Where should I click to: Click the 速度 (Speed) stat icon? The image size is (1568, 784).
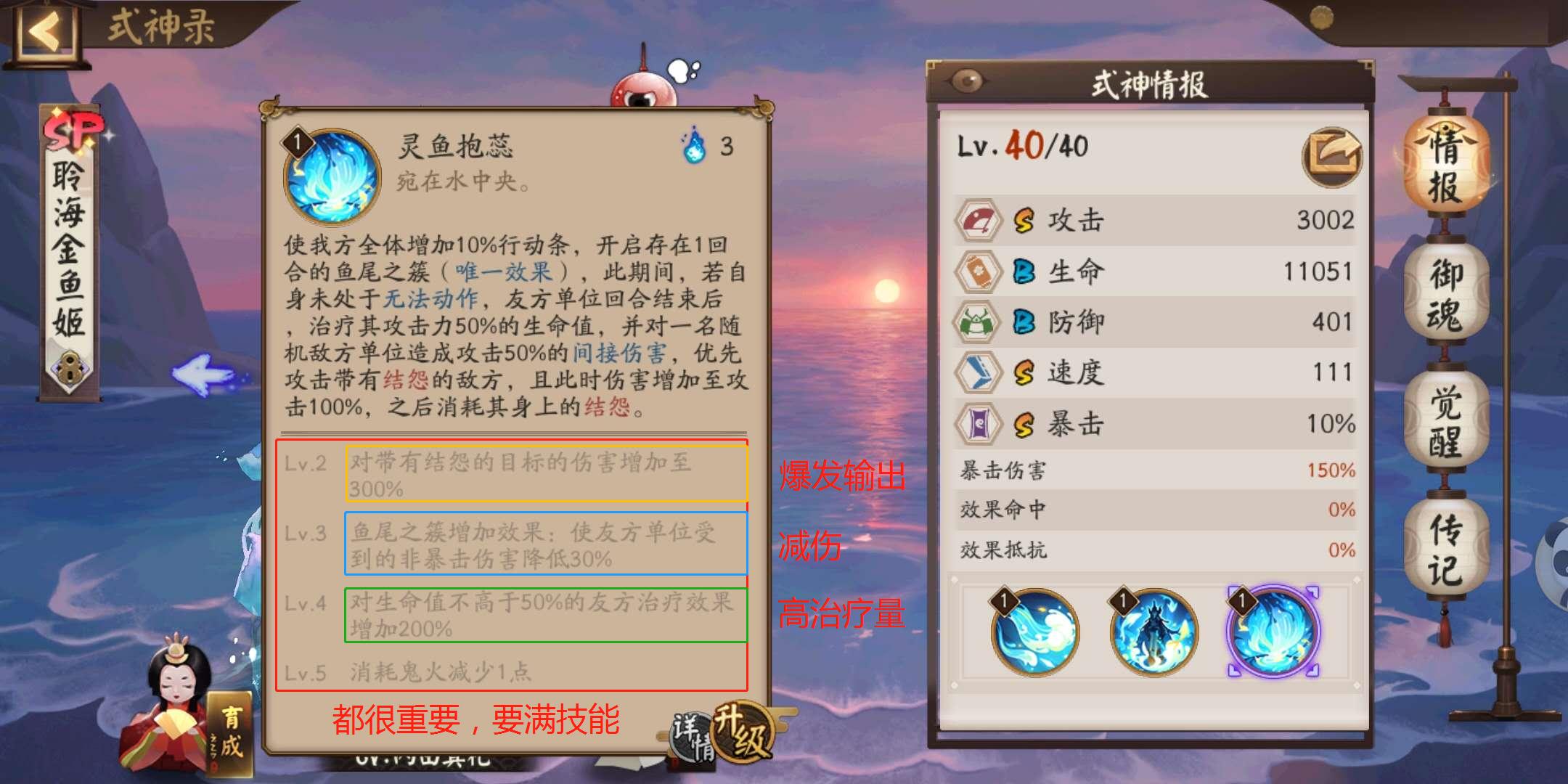[979, 372]
